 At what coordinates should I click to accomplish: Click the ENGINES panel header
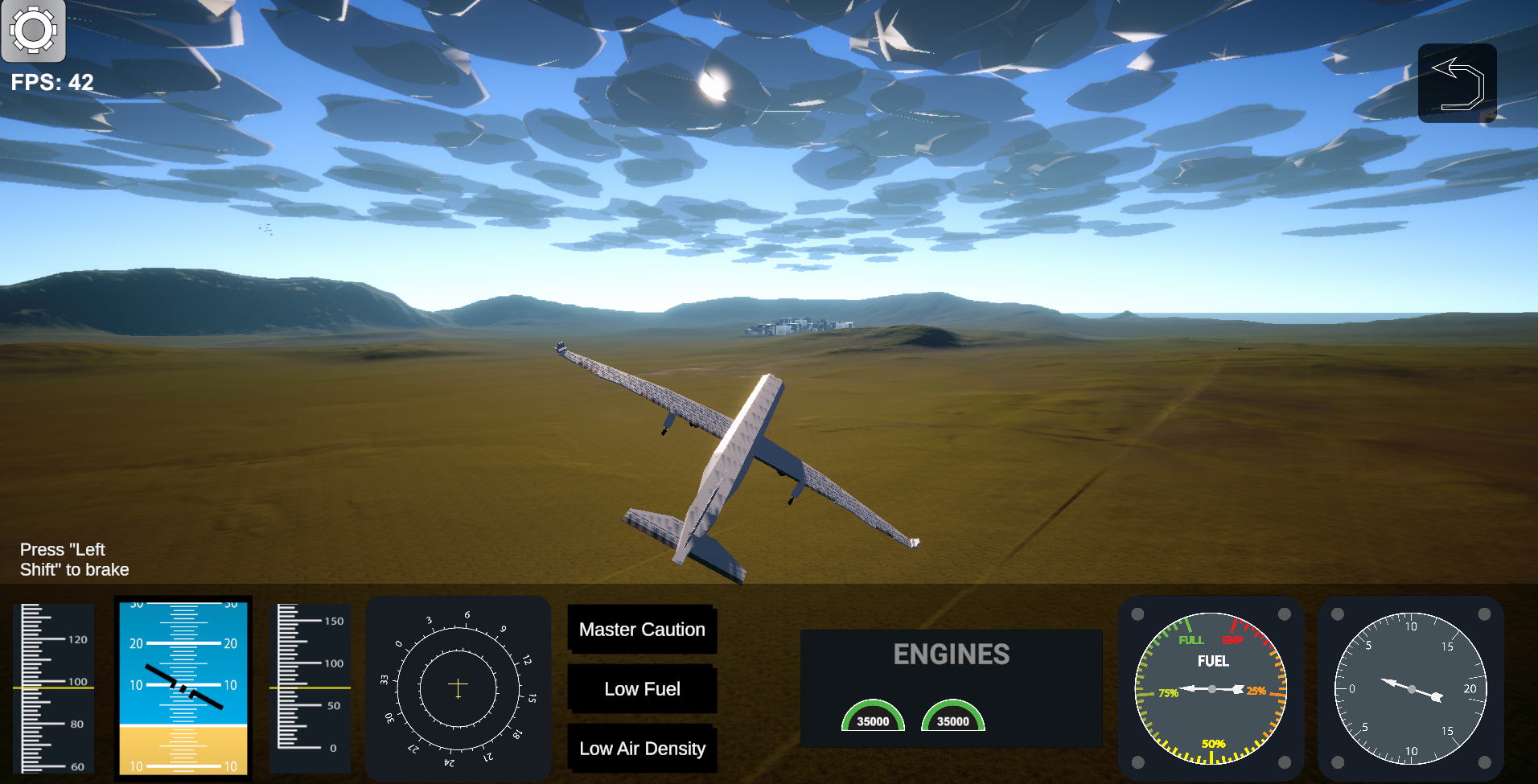pyautogui.click(x=952, y=654)
